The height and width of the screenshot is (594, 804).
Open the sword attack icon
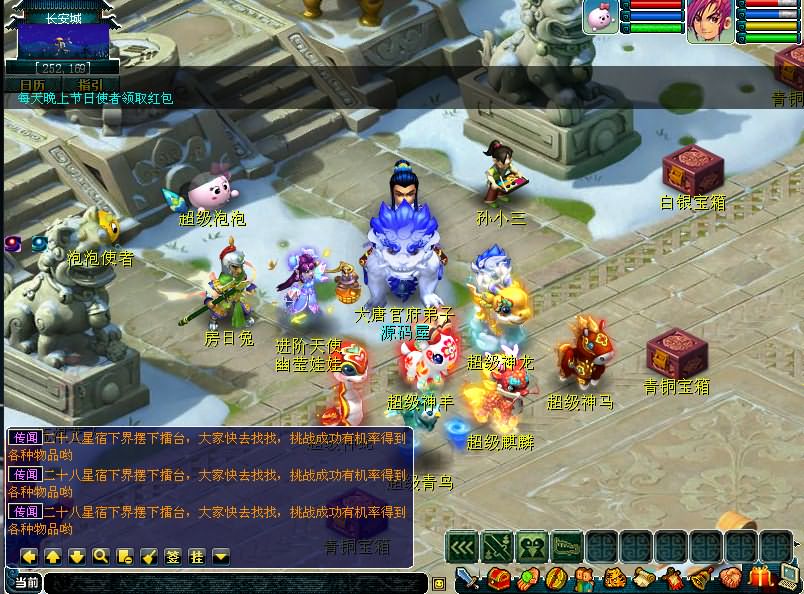[469, 579]
